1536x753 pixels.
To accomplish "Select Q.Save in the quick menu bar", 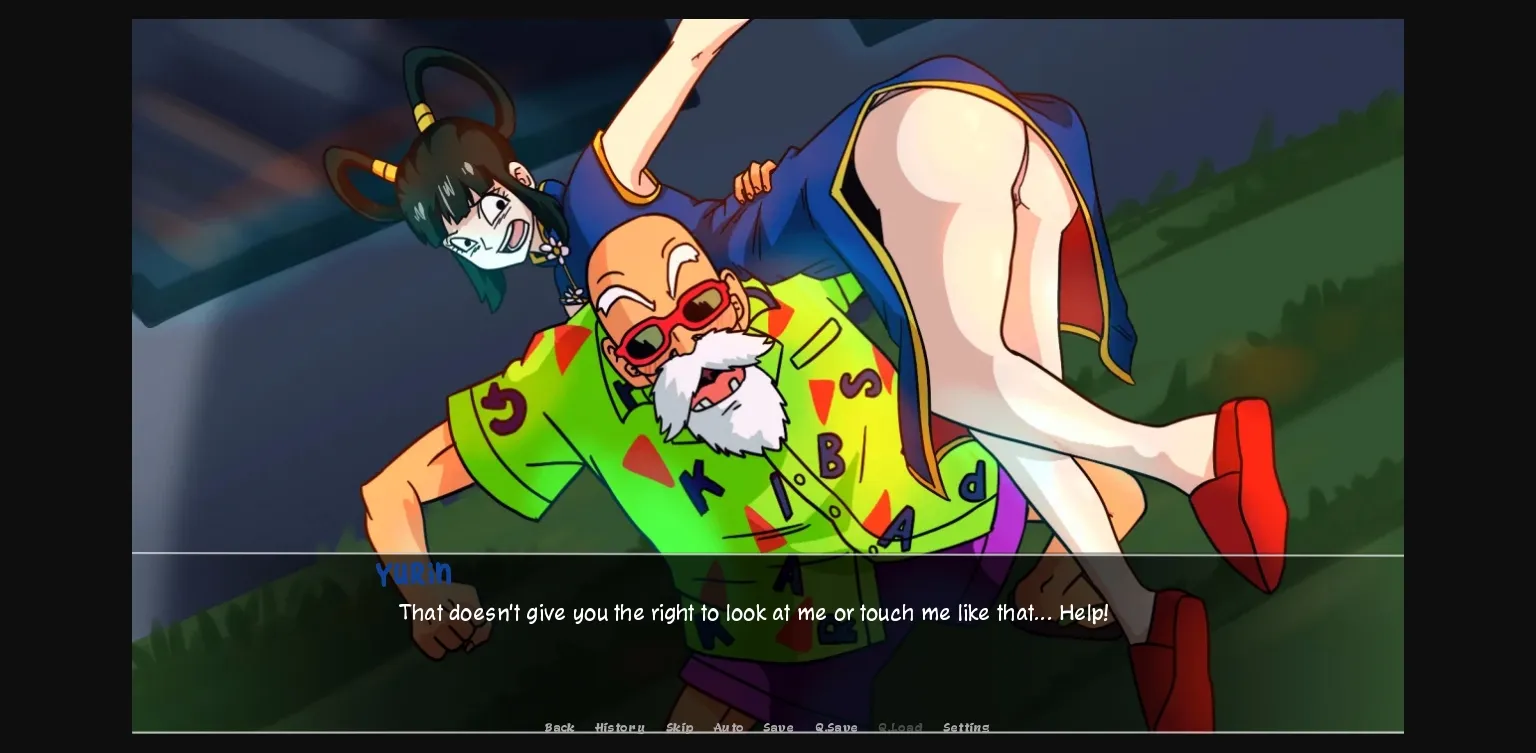I will point(836,728).
